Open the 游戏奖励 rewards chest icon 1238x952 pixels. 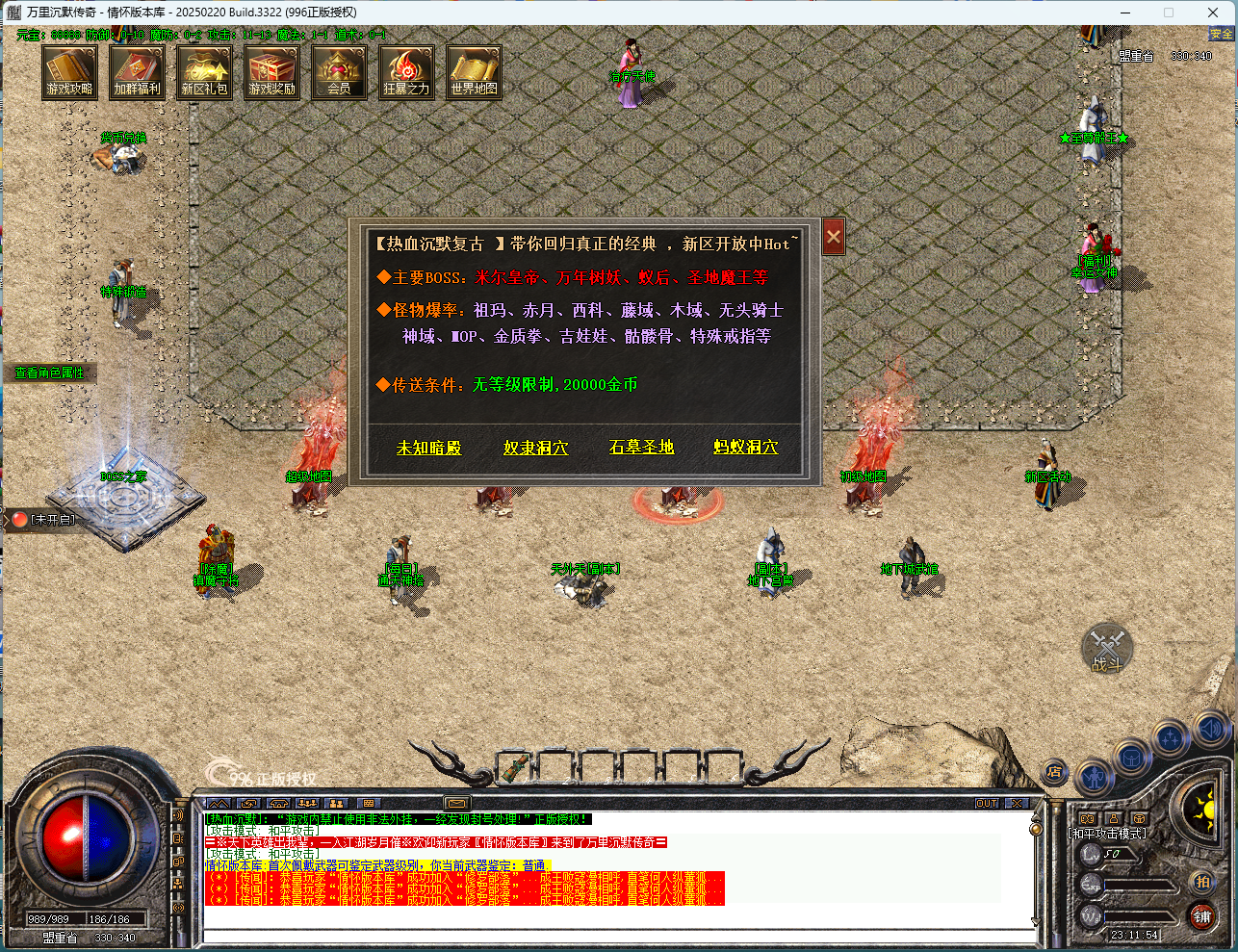coord(271,72)
